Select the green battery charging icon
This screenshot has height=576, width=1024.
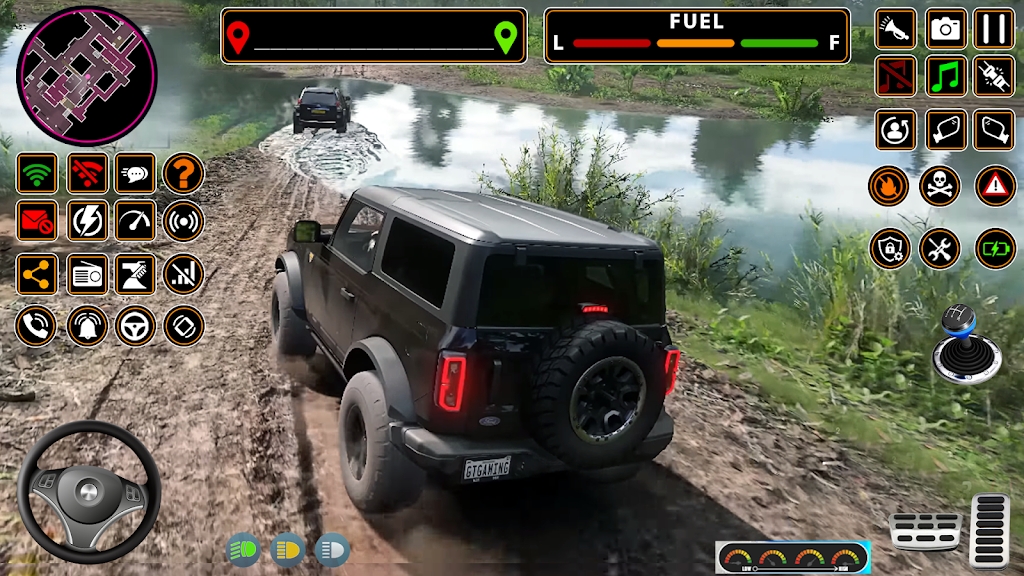pyautogui.click(x=995, y=248)
